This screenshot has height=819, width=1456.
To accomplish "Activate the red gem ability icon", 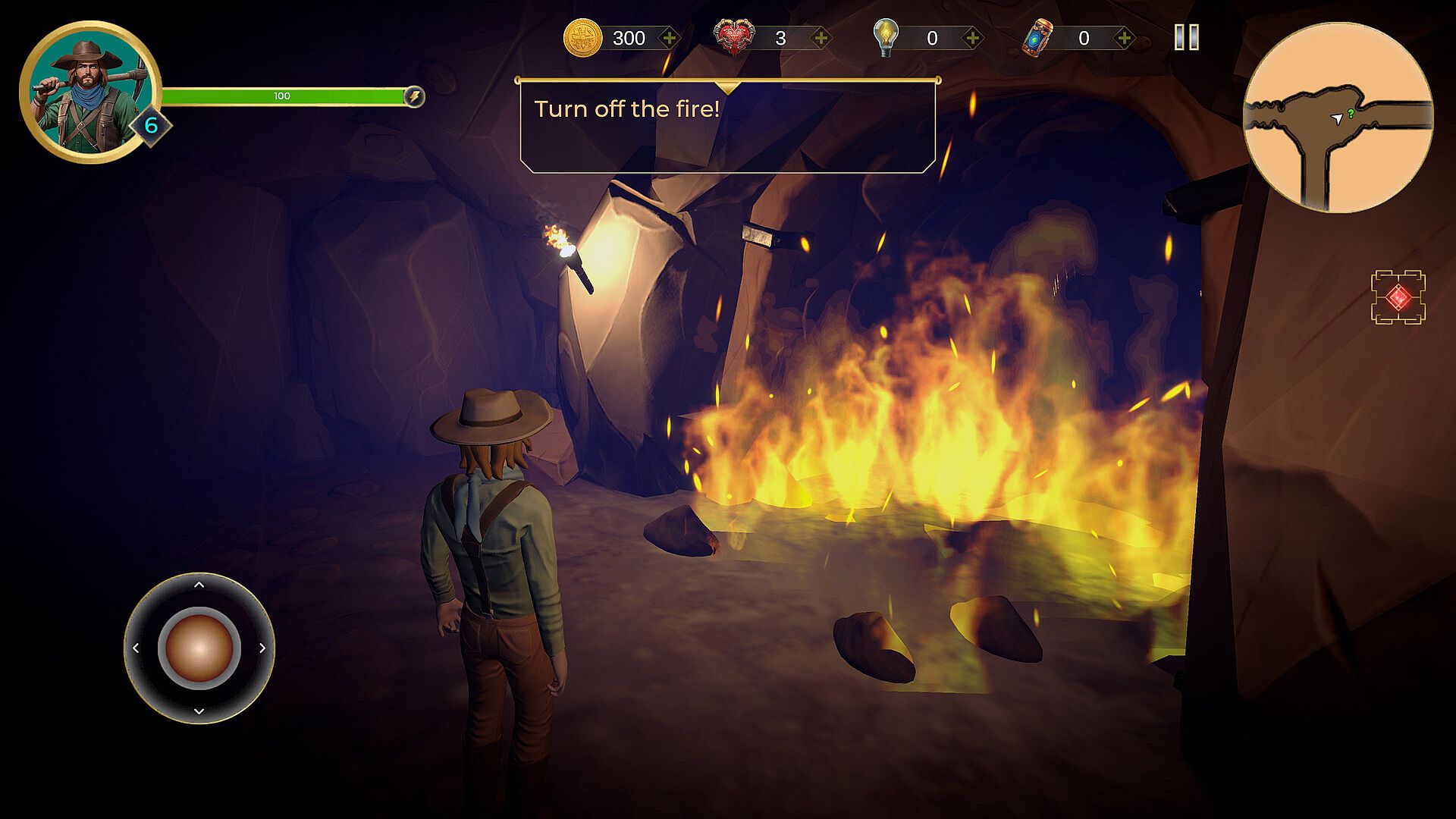I will [1398, 297].
